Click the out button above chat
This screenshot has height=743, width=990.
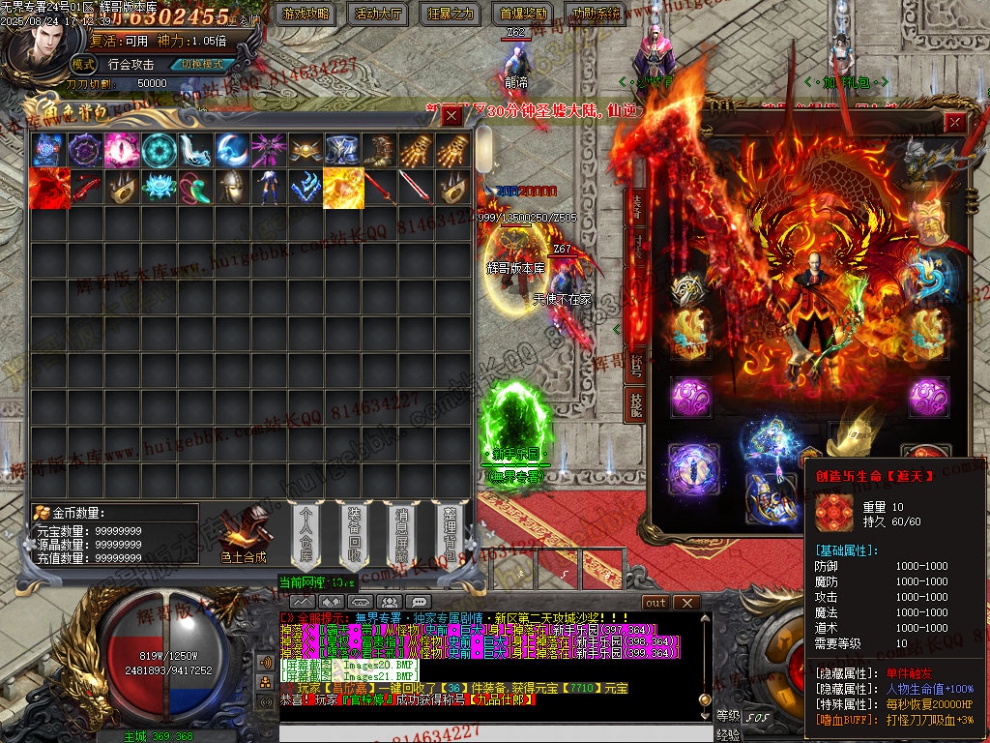(x=655, y=602)
